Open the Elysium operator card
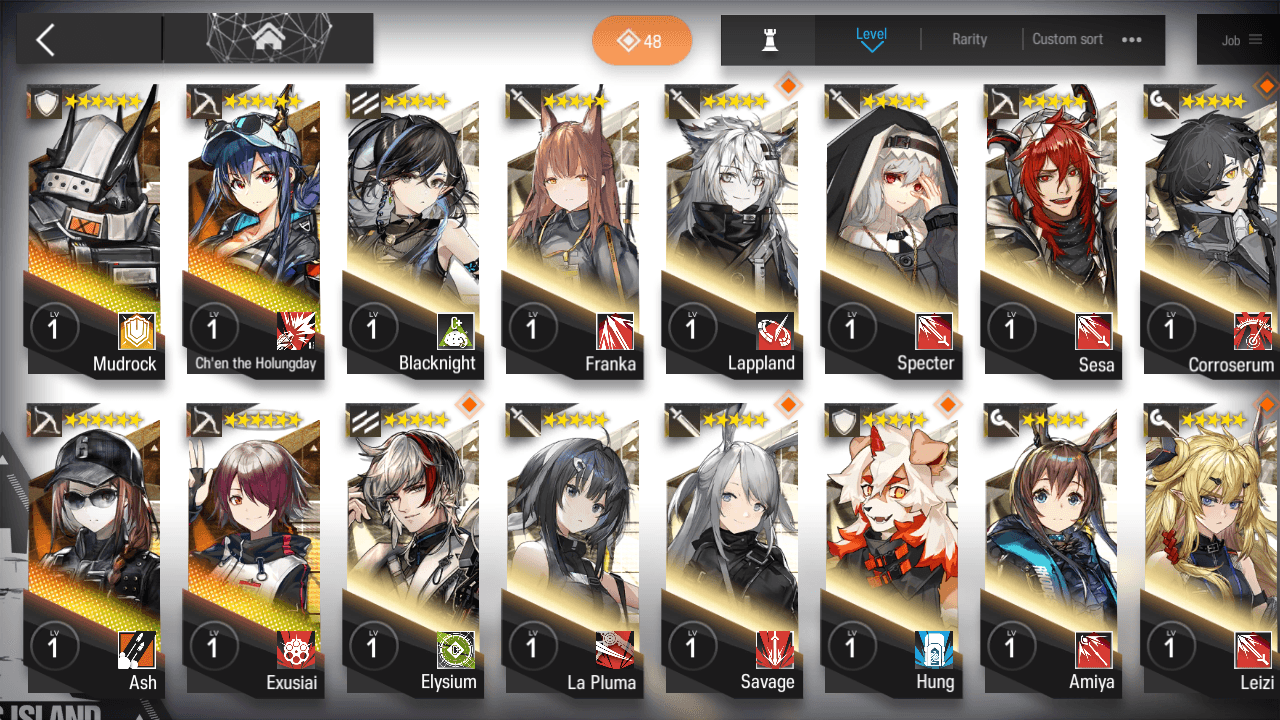This screenshot has width=1280, height=720. point(412,548)
